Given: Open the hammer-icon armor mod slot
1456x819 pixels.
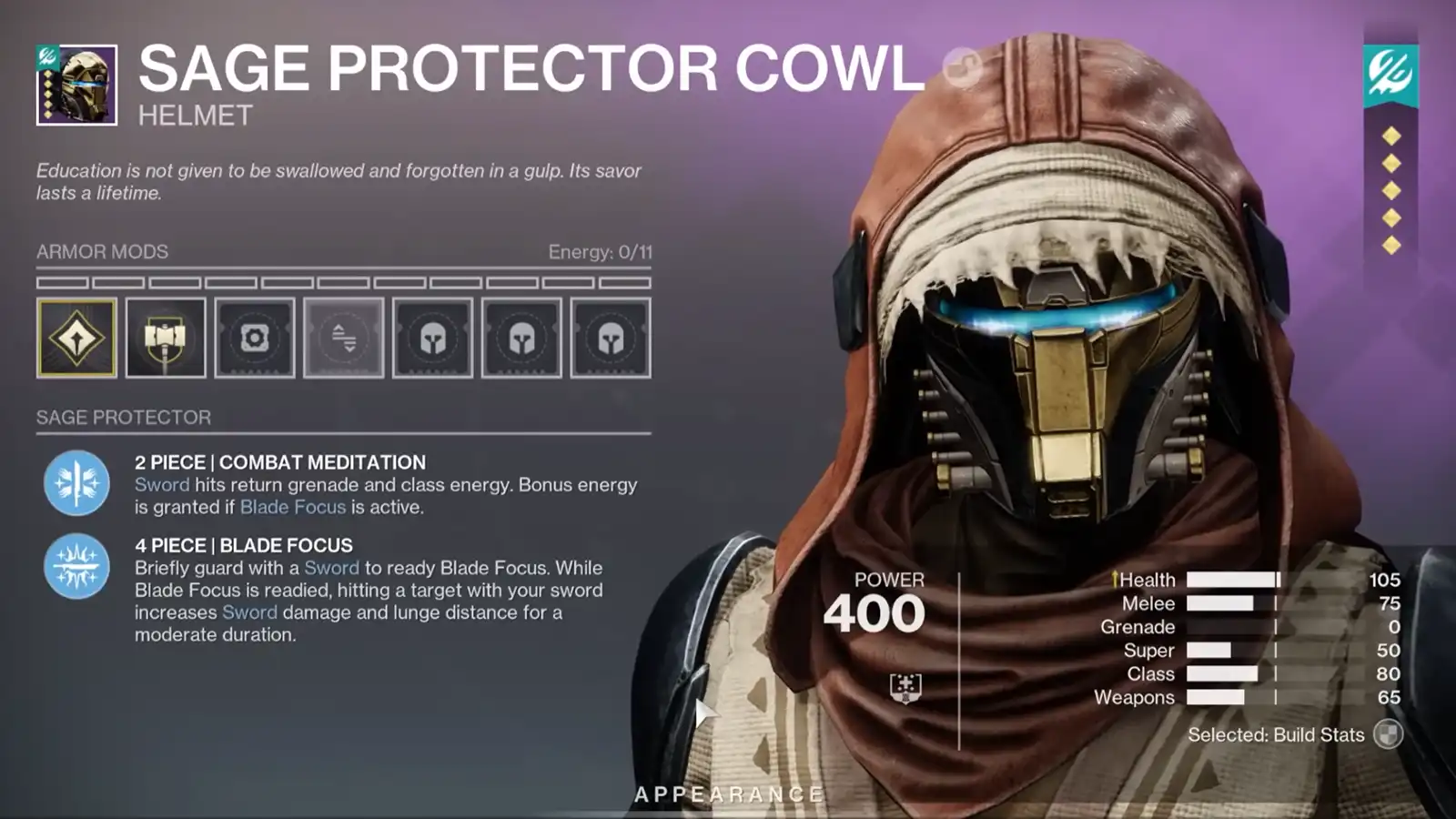Looking at the screenshot, I should pos(166,337).
